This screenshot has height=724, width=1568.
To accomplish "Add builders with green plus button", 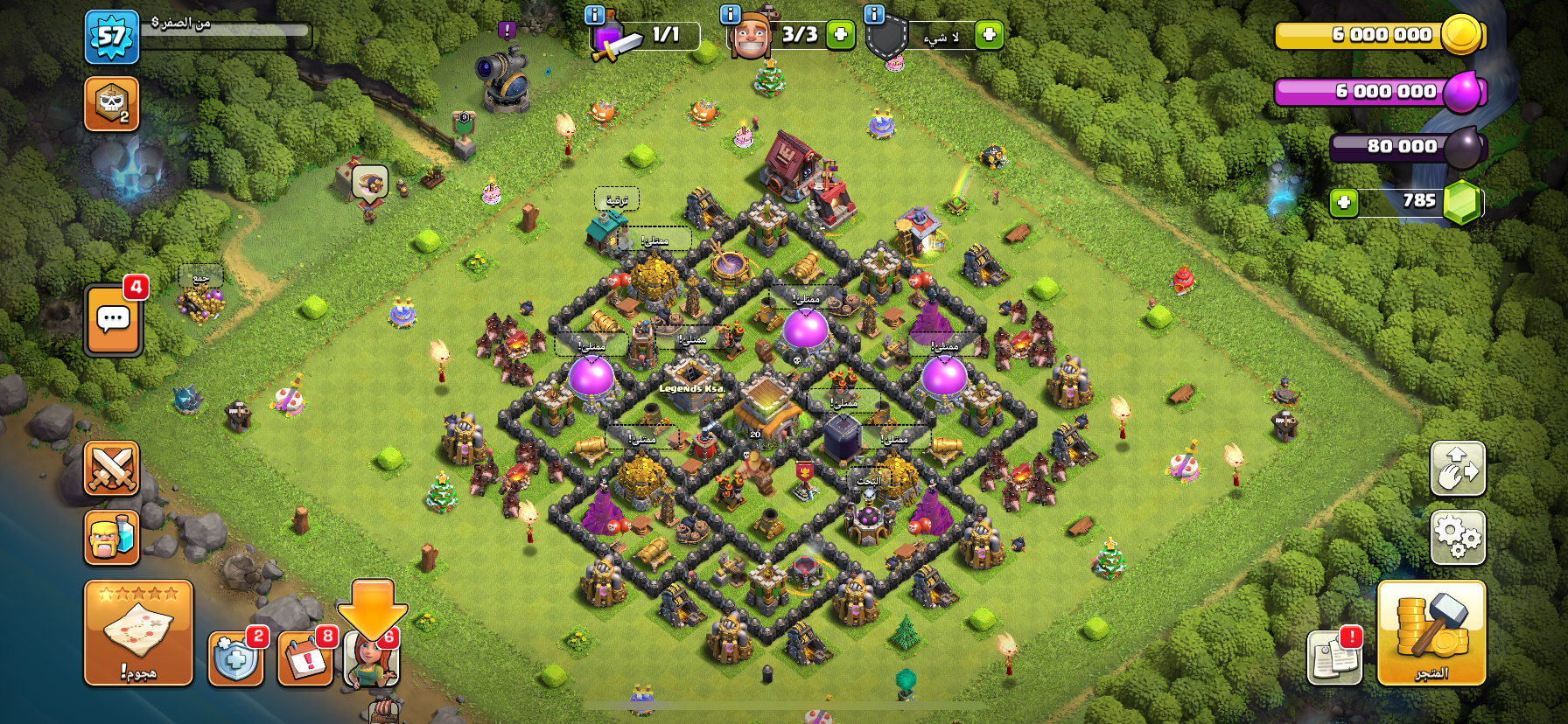I will click(x=840, y=35).
